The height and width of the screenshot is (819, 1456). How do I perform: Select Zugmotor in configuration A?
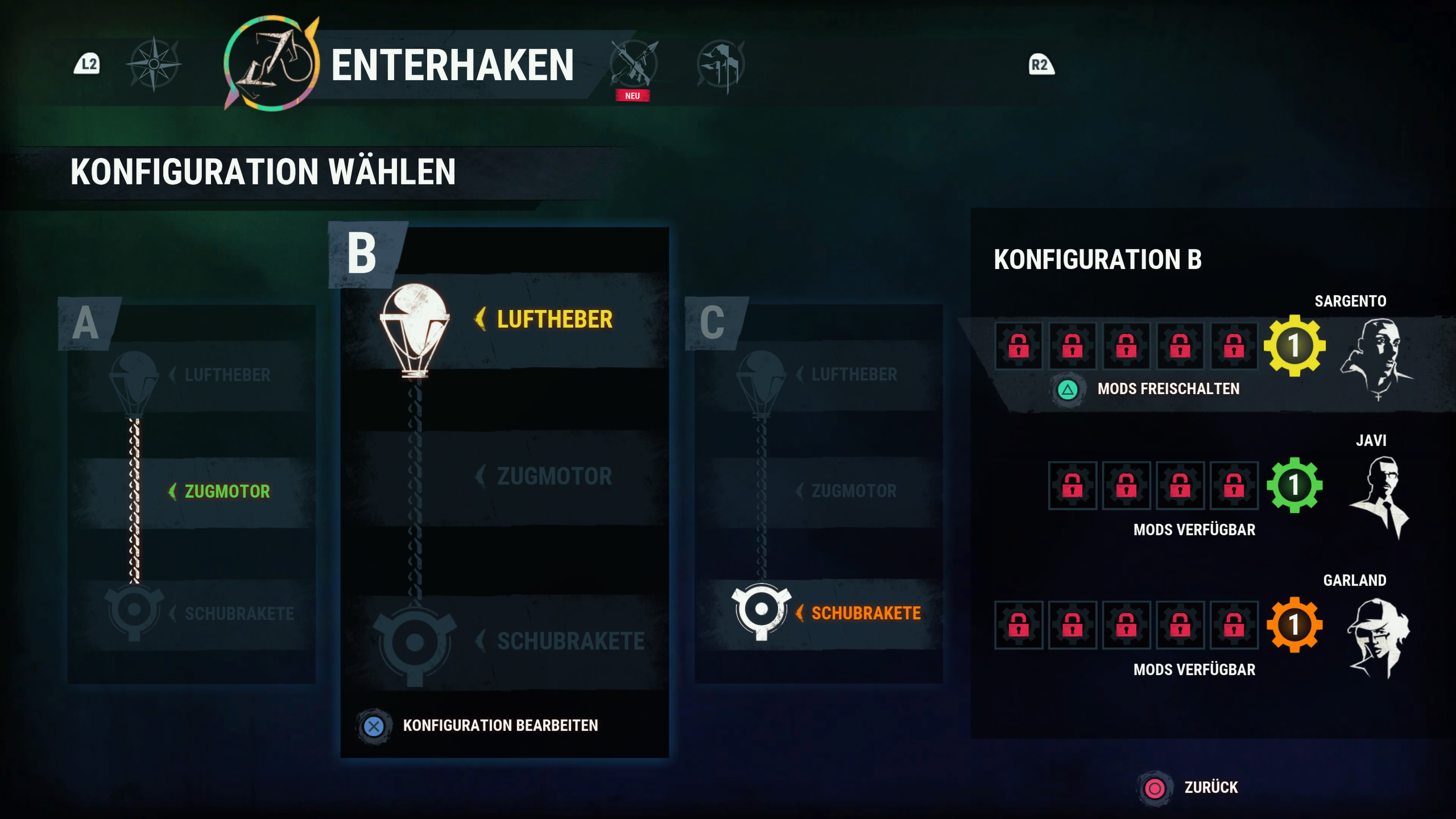[x=227, y=492]
